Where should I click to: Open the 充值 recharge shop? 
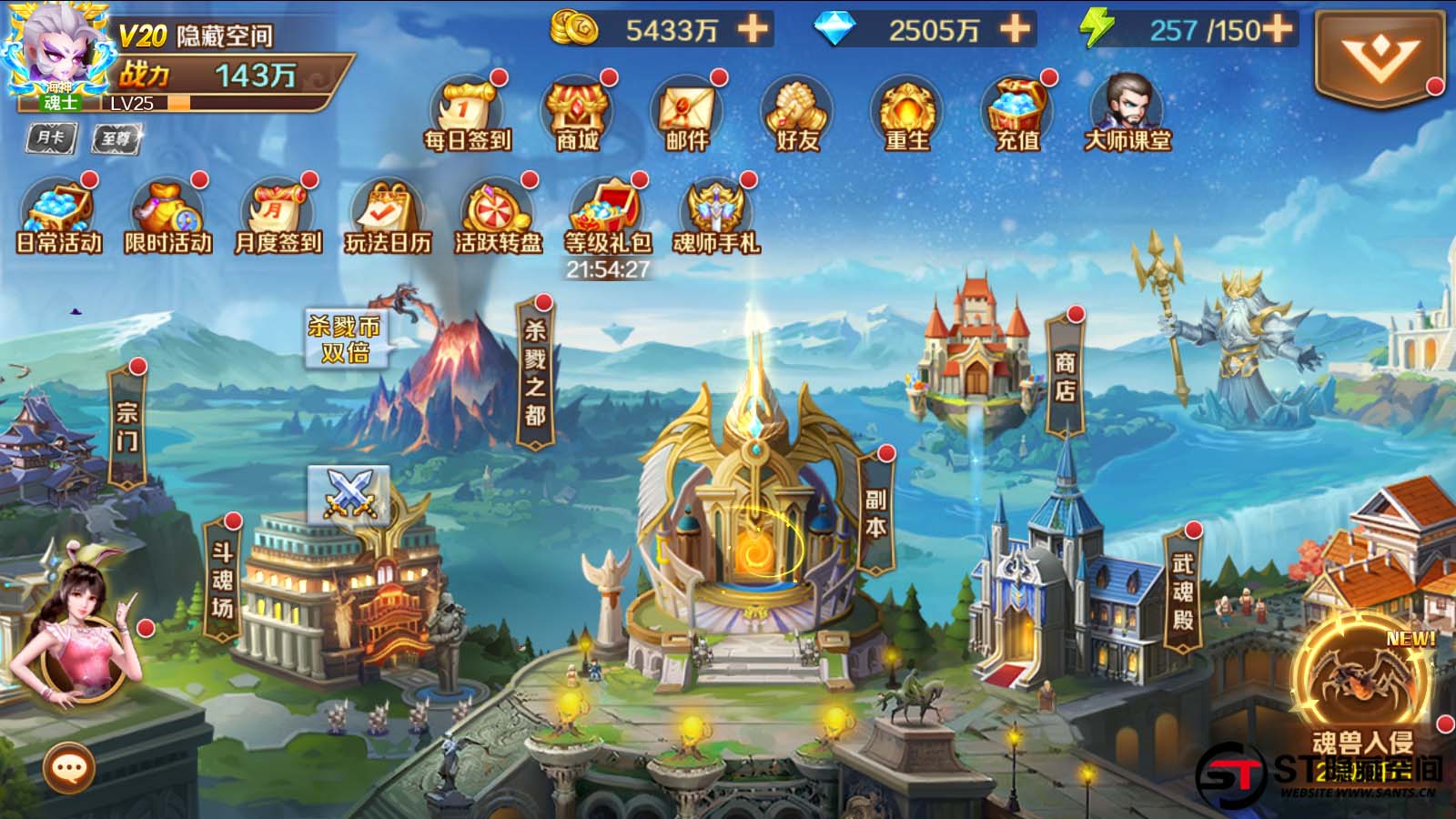(x=1016, y=114)
